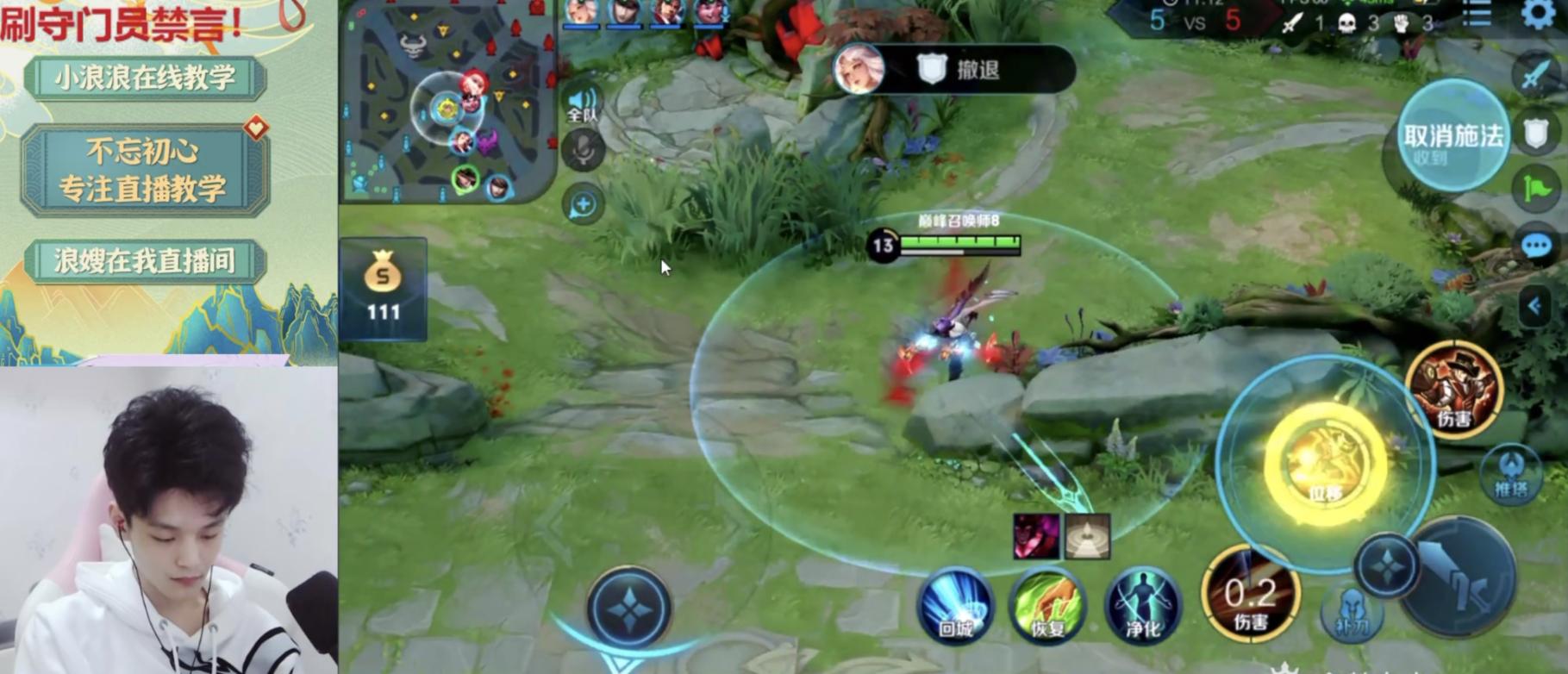Send the shield retreat signal
The height and width of the screenshot is (674, 1568).
pos(1536,134)
